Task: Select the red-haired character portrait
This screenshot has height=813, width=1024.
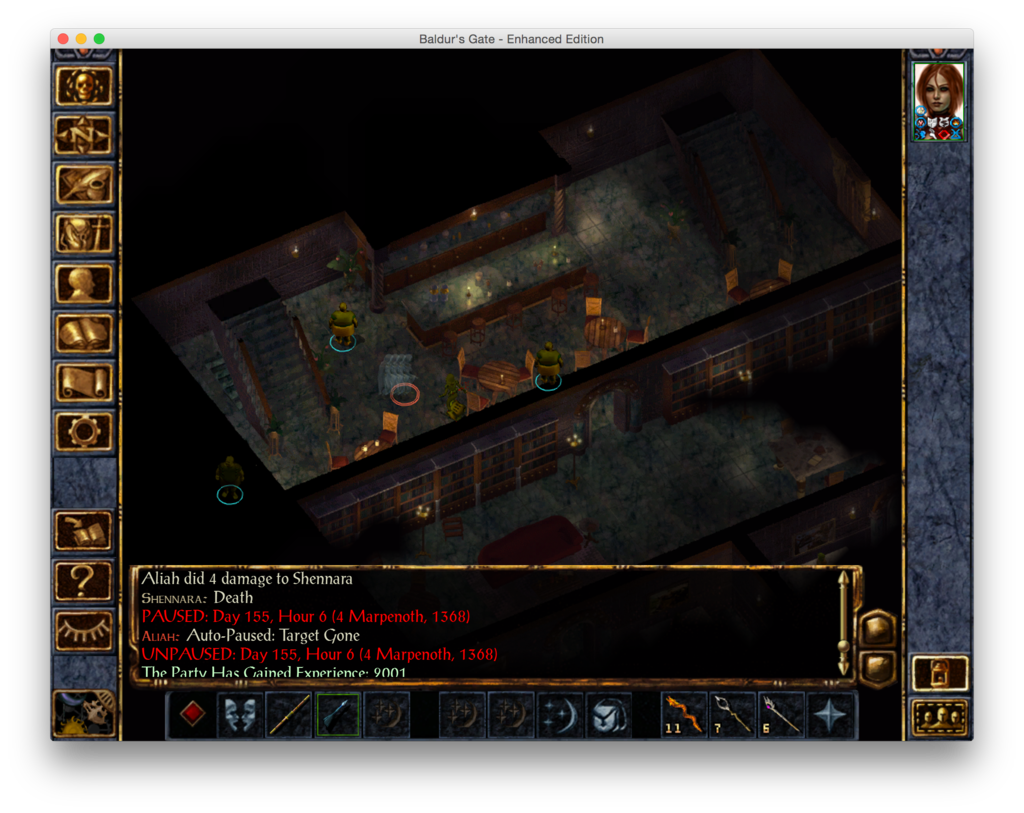Action: (939, 101)
